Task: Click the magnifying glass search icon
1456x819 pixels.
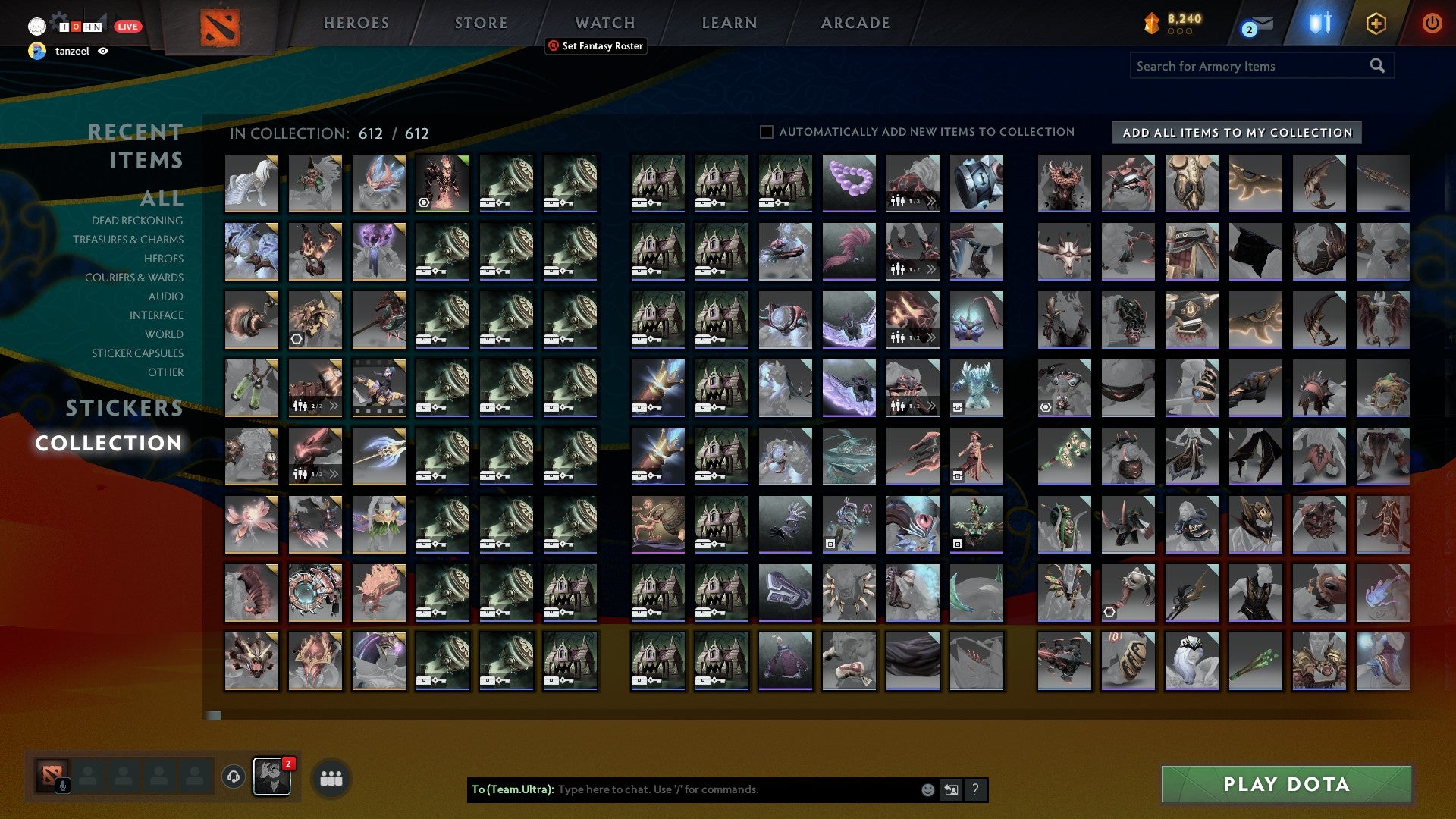Action: tap(1376, 65)
